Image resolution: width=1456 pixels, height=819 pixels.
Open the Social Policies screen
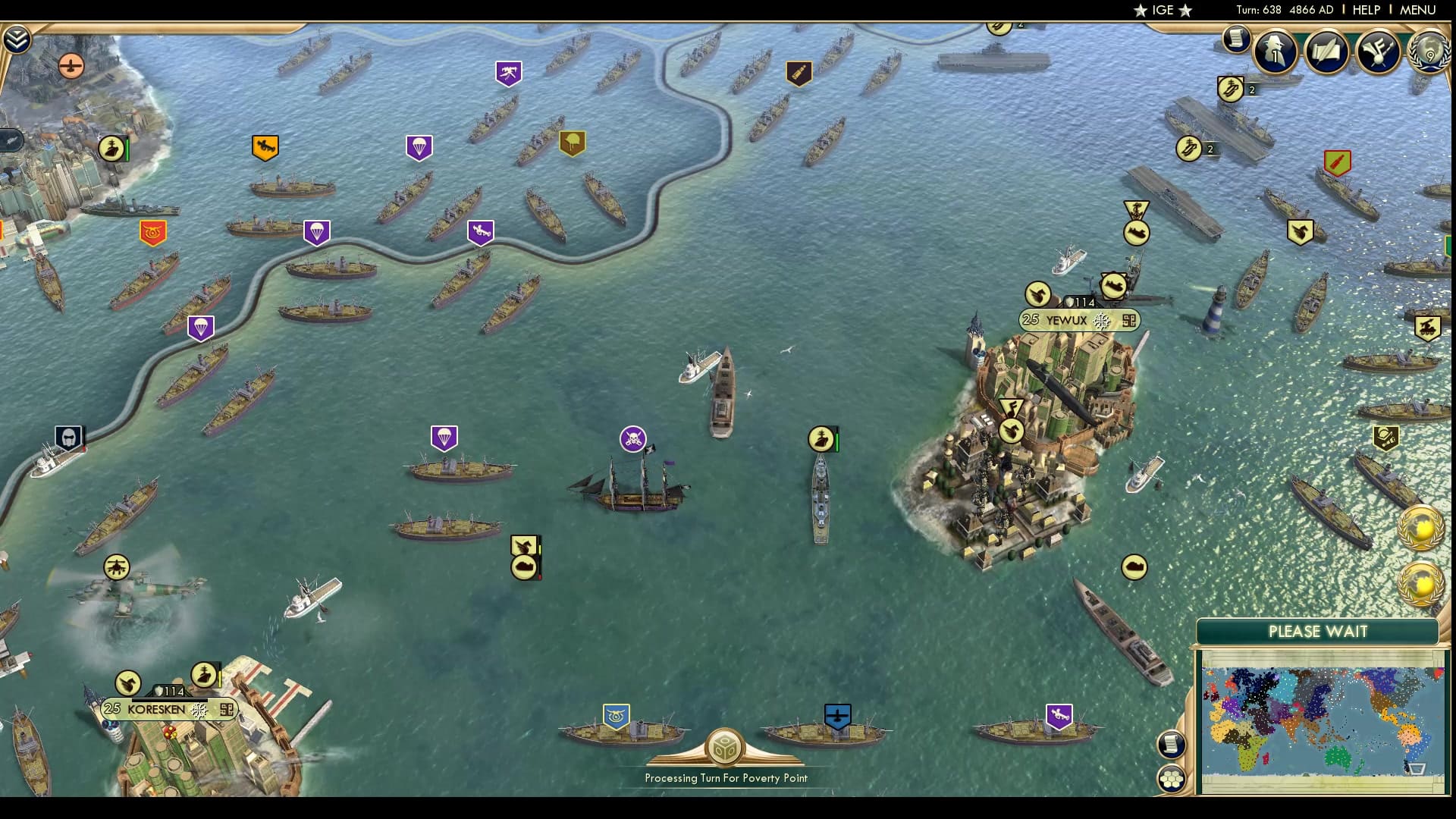pos(1326,52)
